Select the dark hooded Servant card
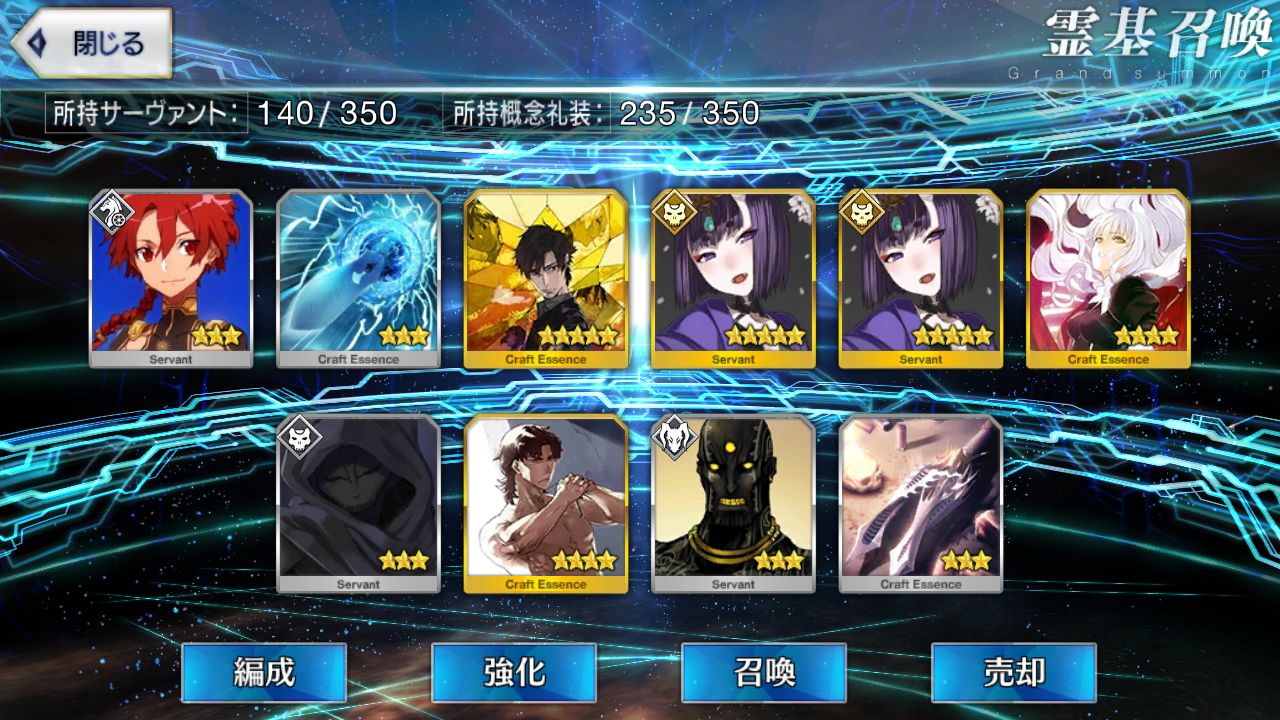Viewport: 1280px width, 720px height. pyautogui.click(x=358, y=503)
